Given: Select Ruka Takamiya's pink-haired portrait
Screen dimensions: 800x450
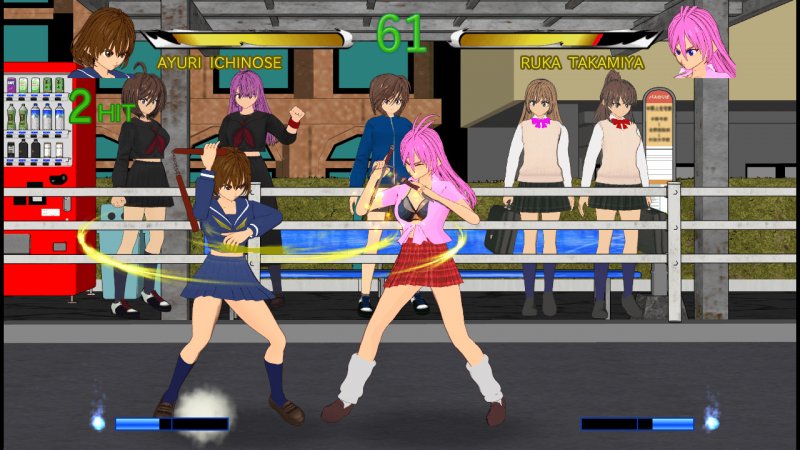Looking at the screenshot, I should (697, 43).
